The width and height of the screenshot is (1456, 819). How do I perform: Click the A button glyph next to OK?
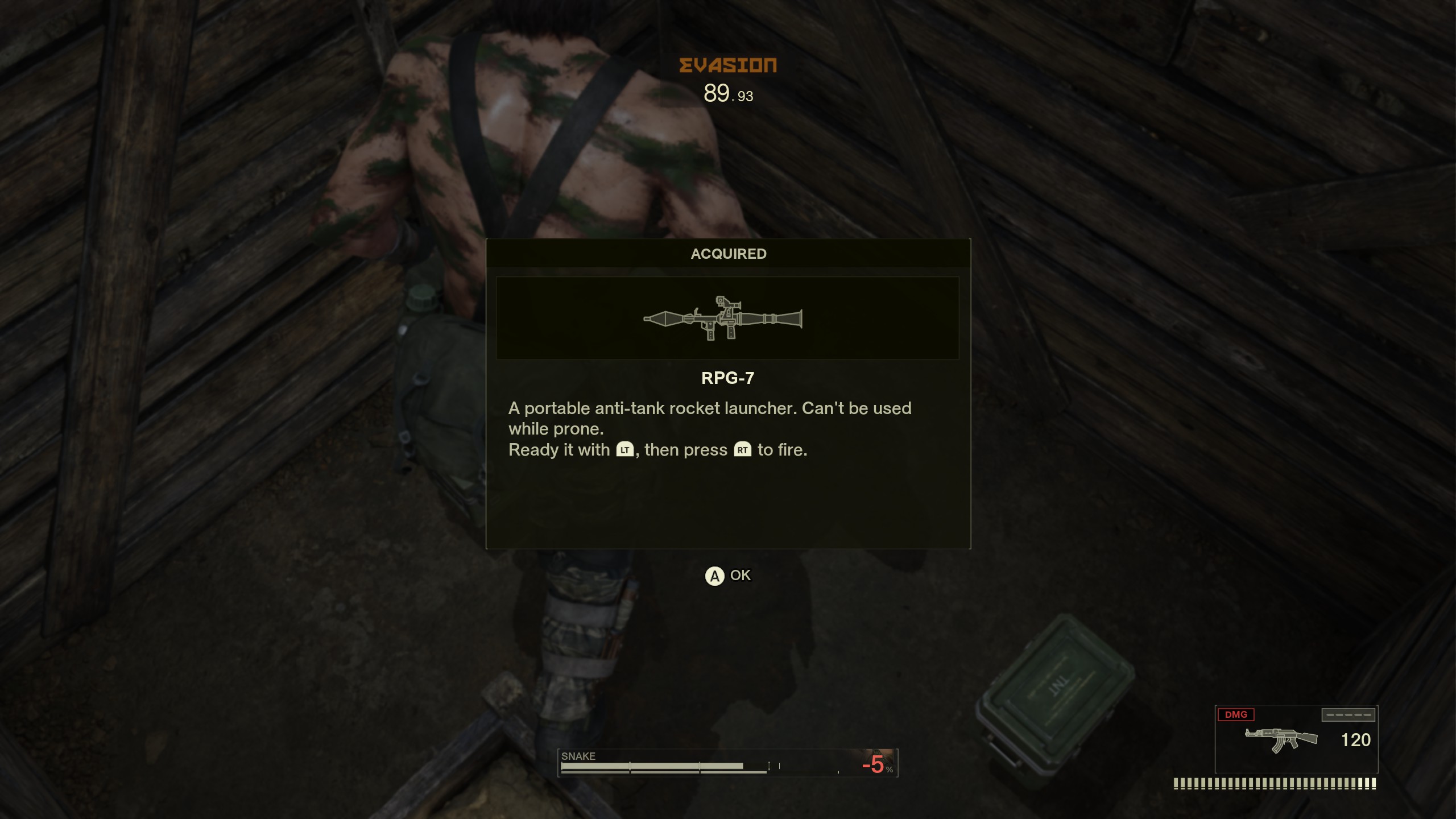[x=715, y=576]
